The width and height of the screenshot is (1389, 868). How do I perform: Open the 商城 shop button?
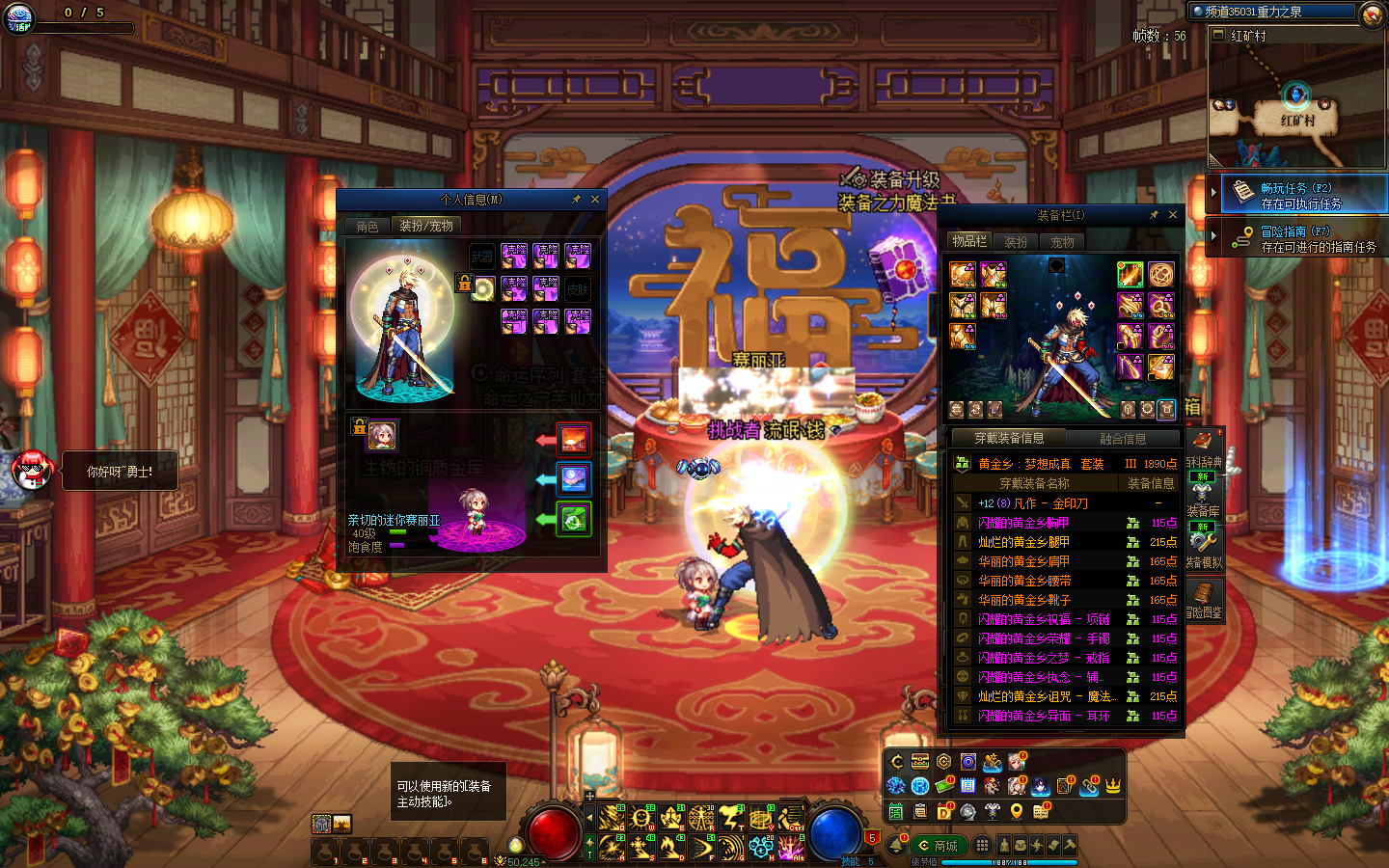click(x=938, y=846)
